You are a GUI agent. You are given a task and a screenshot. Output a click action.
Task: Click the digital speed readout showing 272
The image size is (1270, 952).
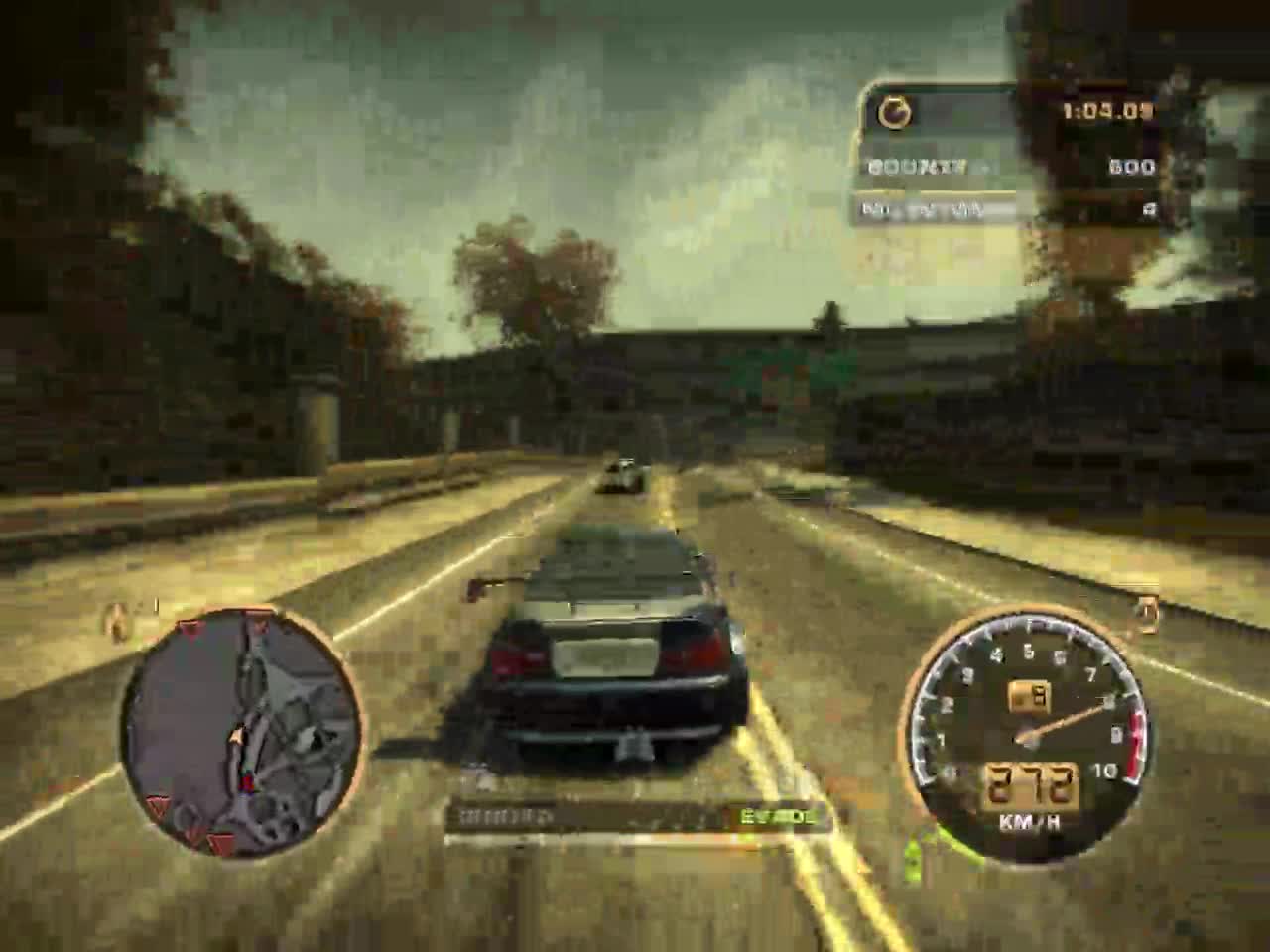point(1030,782)
